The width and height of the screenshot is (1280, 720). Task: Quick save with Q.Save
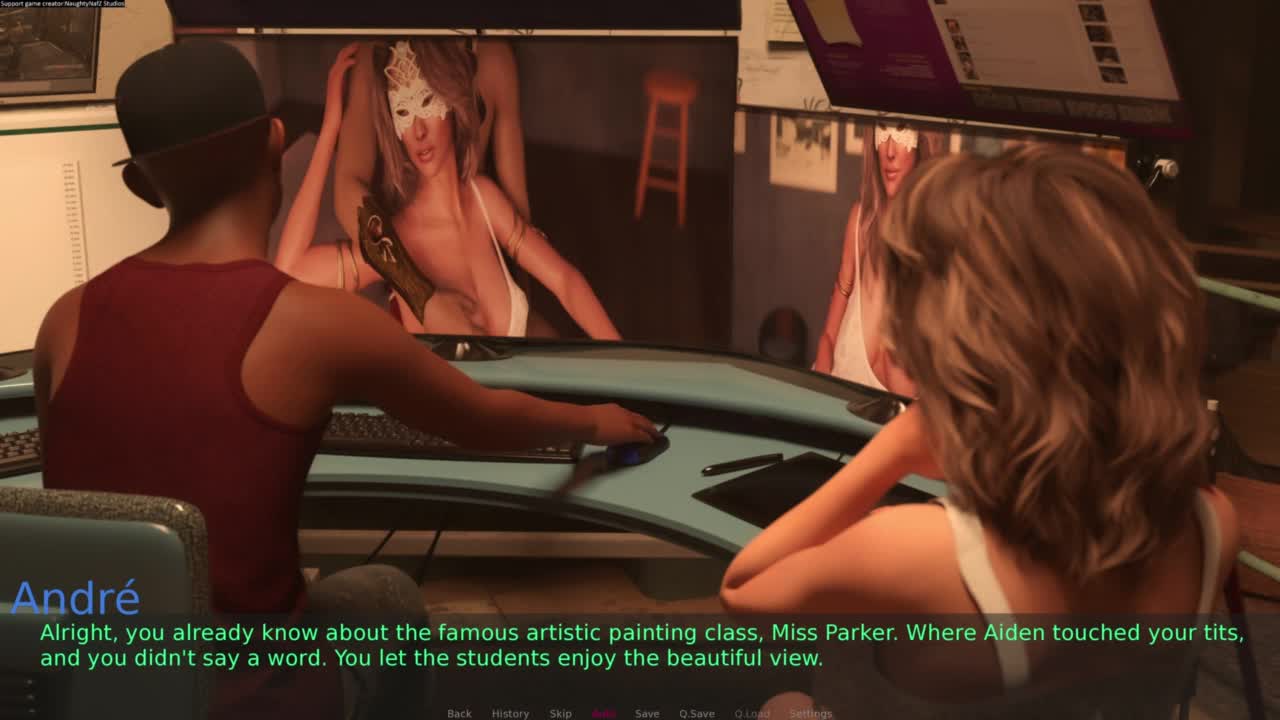click(x=697, y=713)
